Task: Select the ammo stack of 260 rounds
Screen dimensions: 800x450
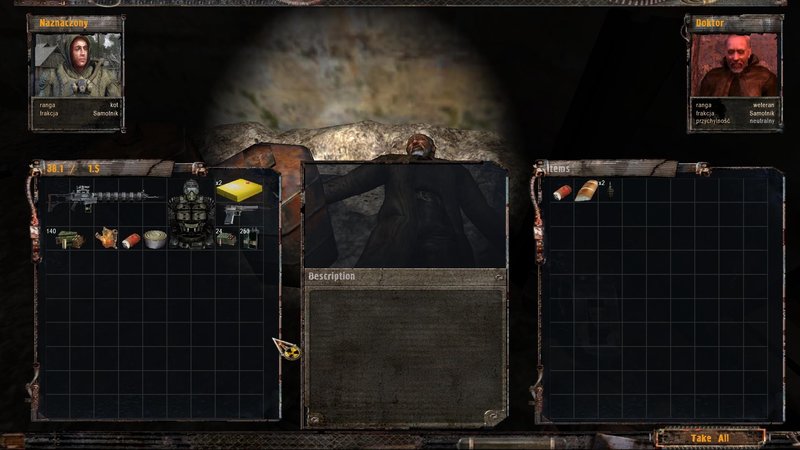Action: (x=251, y=240)
